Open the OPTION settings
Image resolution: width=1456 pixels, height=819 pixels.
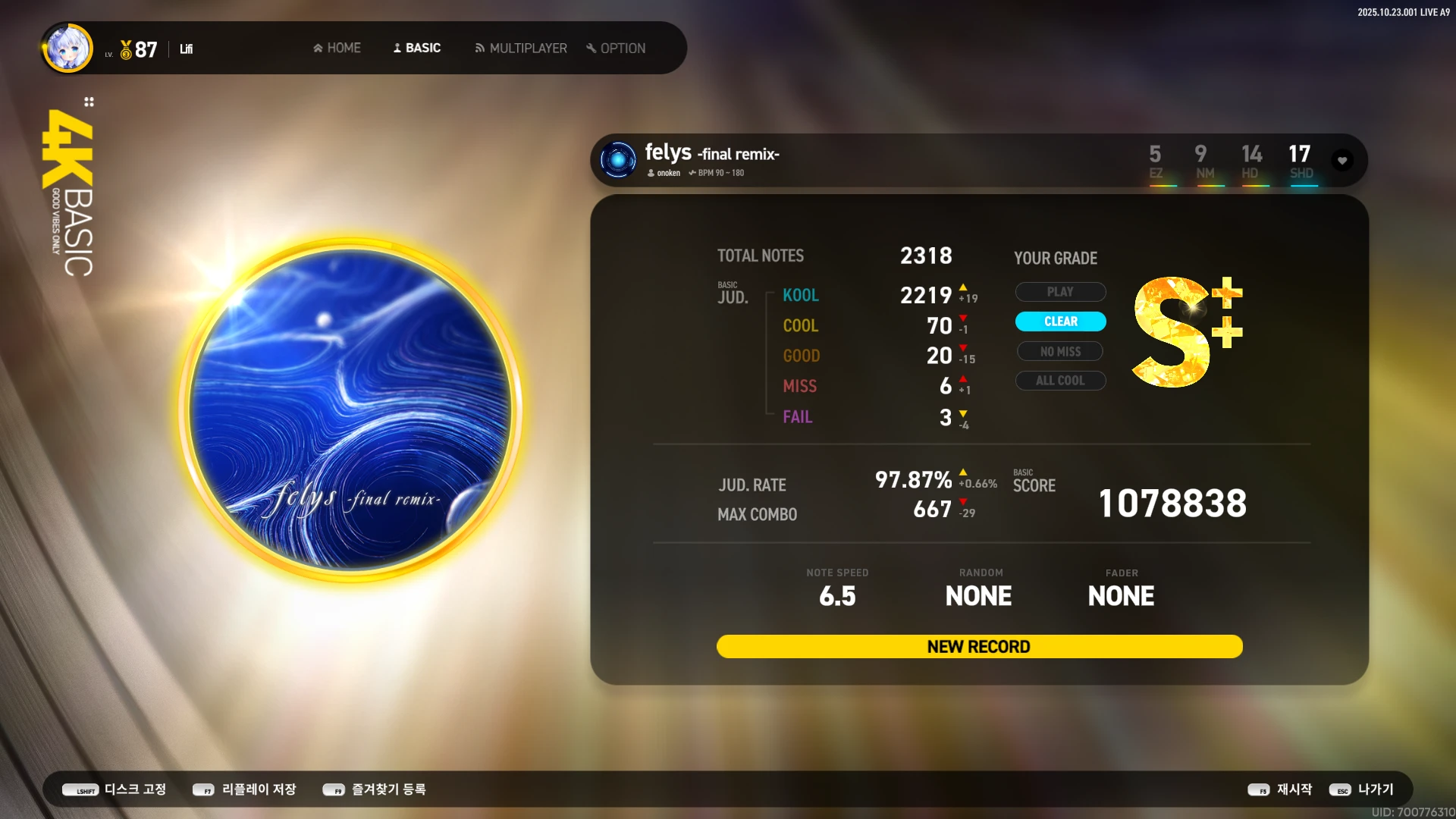pos(616,48)
